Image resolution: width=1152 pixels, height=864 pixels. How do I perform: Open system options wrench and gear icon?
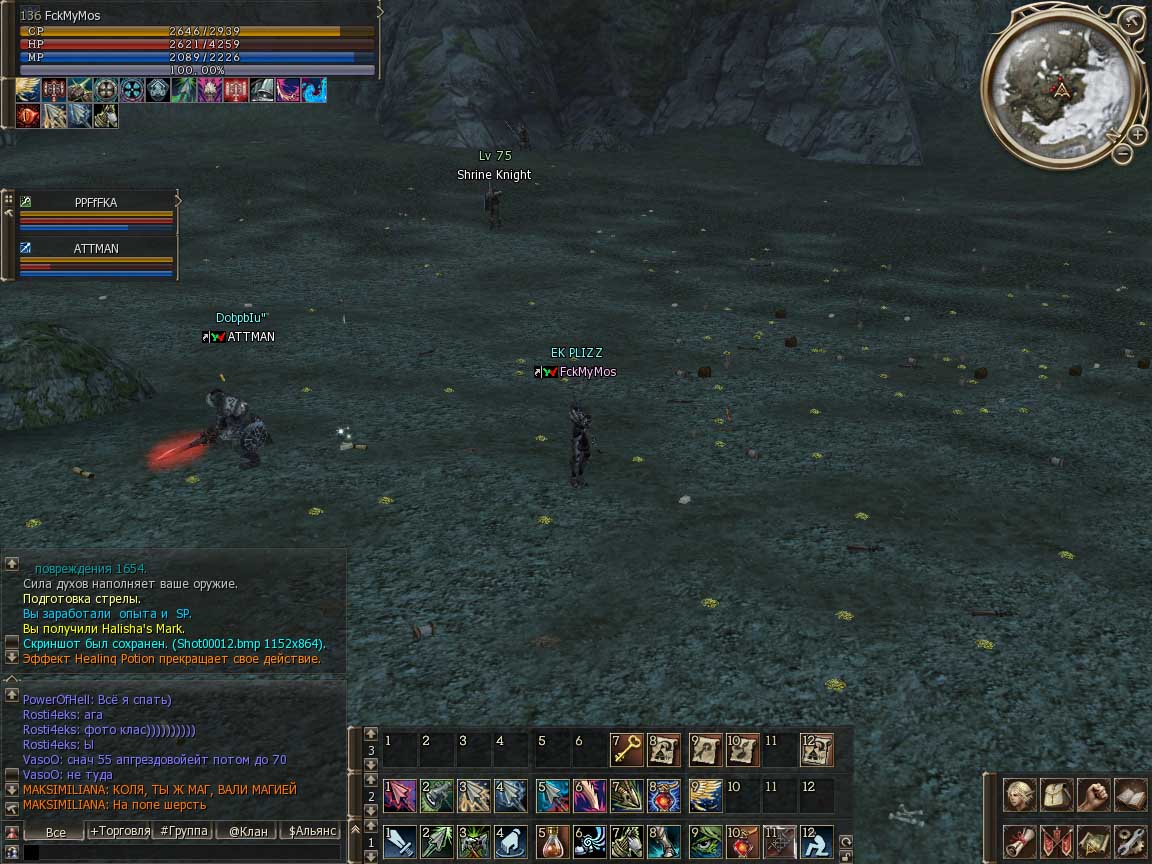point(1130,840)
